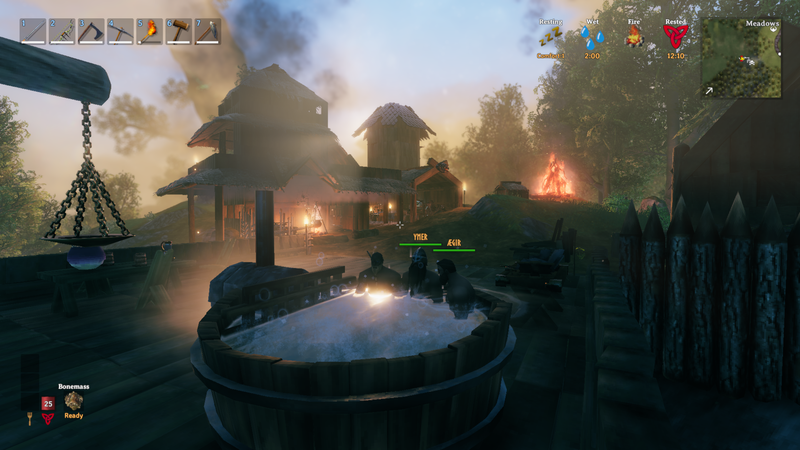Click the Resting status effect icon
The width and height of the screenshot is (800, 450).
coord(551,38)
